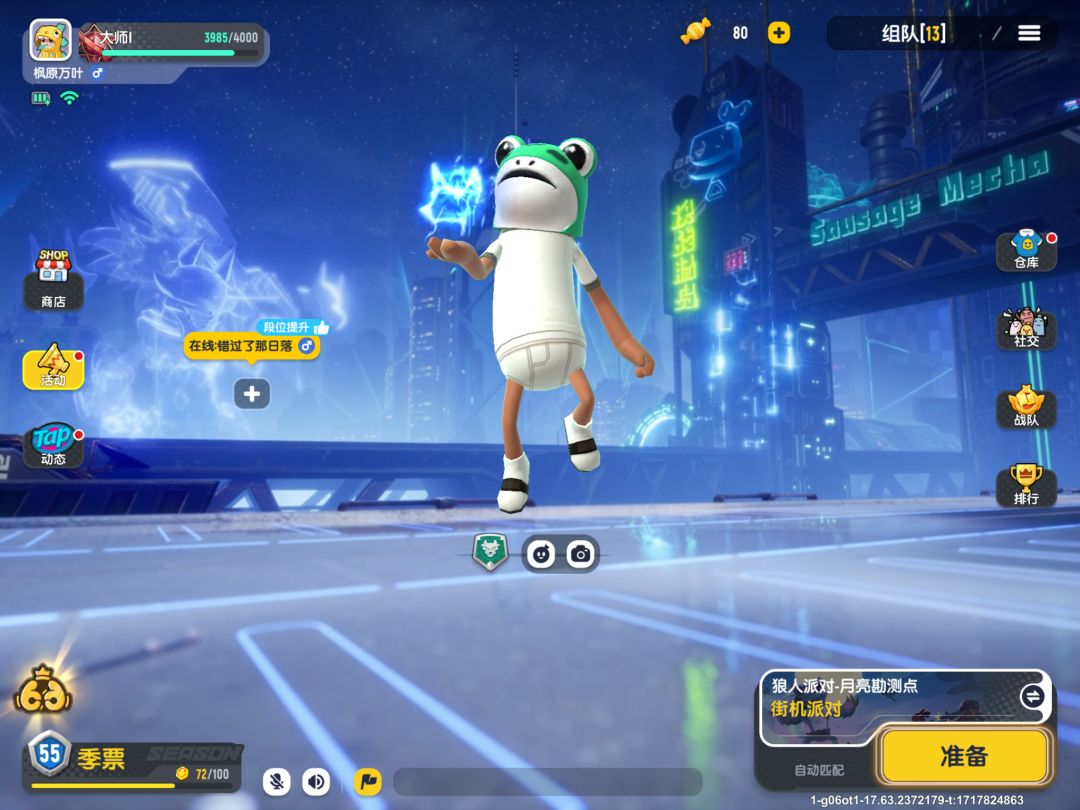1080x810 pixels.
Task: Select the 组队 team panel
Action: [913, 33]
